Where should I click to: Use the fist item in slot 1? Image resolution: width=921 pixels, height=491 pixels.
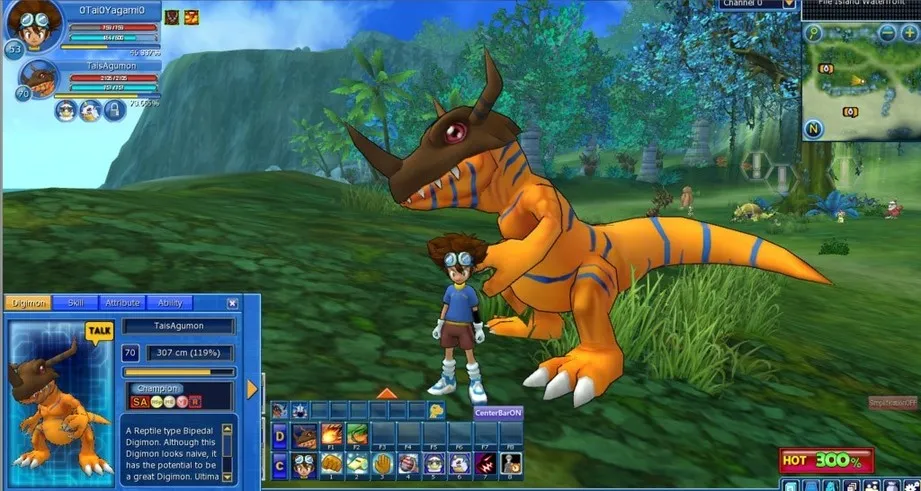click(x=330, y=464)
